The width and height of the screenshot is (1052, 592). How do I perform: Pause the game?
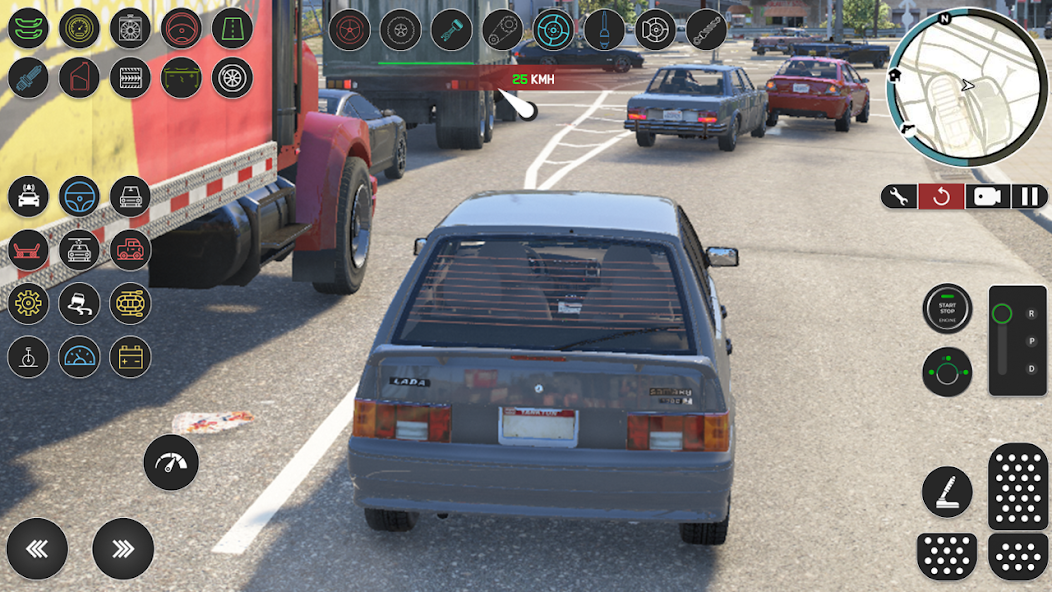pos(1029,196)
